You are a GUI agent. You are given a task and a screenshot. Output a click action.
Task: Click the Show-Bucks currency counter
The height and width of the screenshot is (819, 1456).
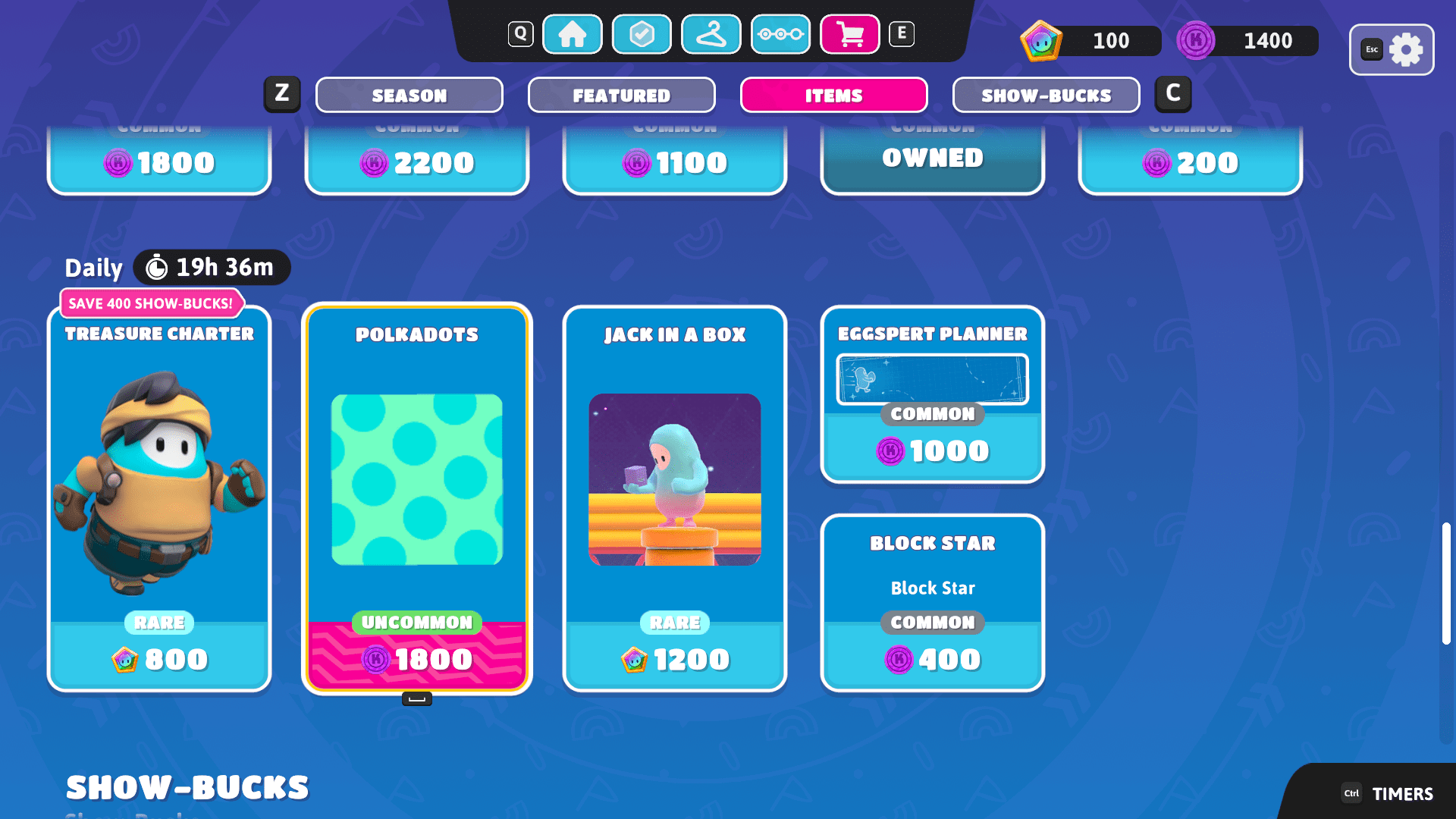pyautogui.click(x=1088, y=41)
